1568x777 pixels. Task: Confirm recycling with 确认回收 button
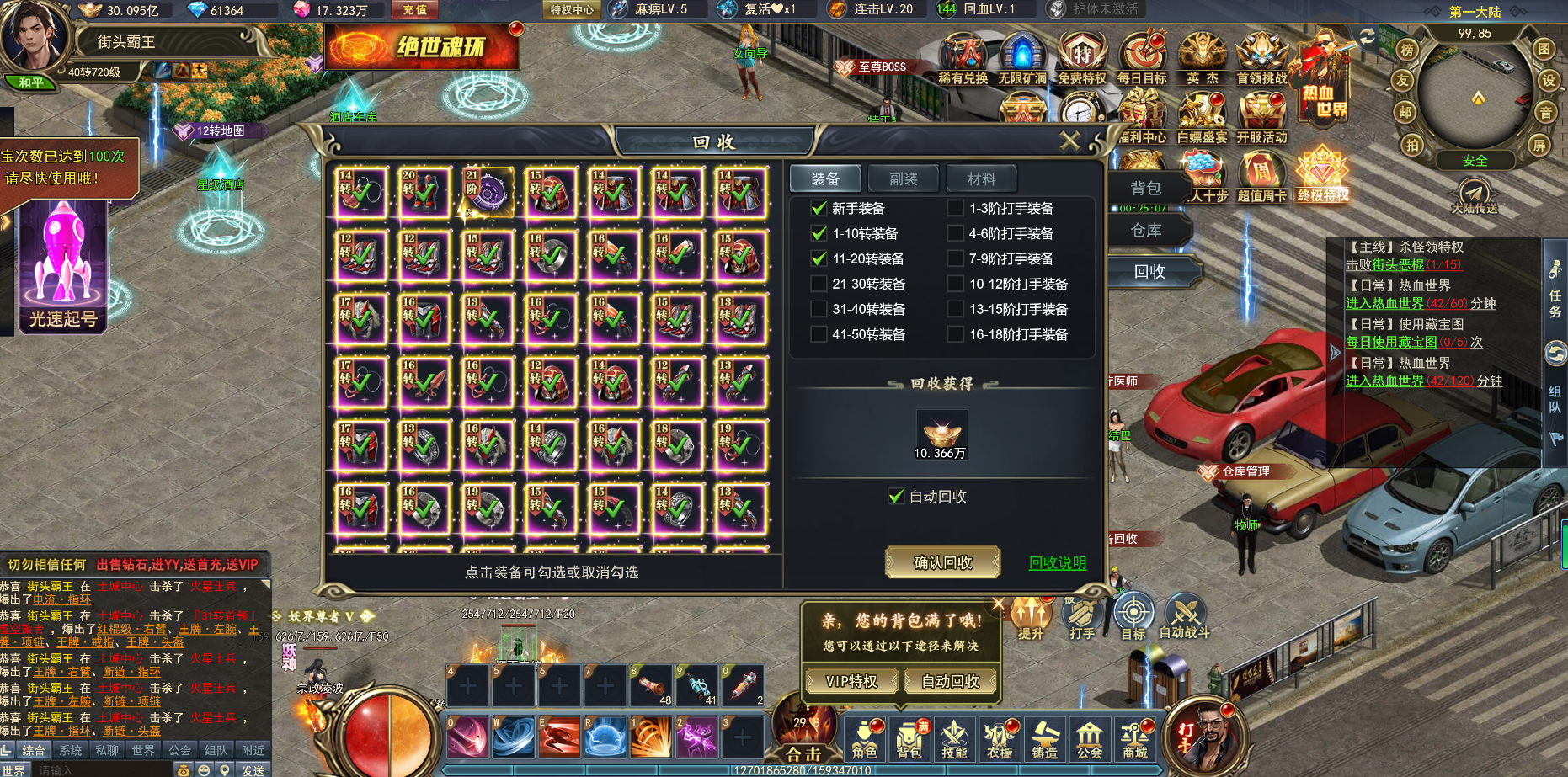click(x=942, y=562)
